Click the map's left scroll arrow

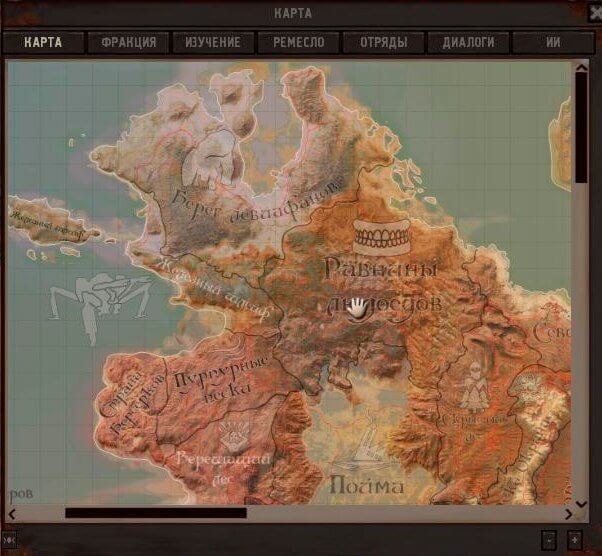[13, 514]
